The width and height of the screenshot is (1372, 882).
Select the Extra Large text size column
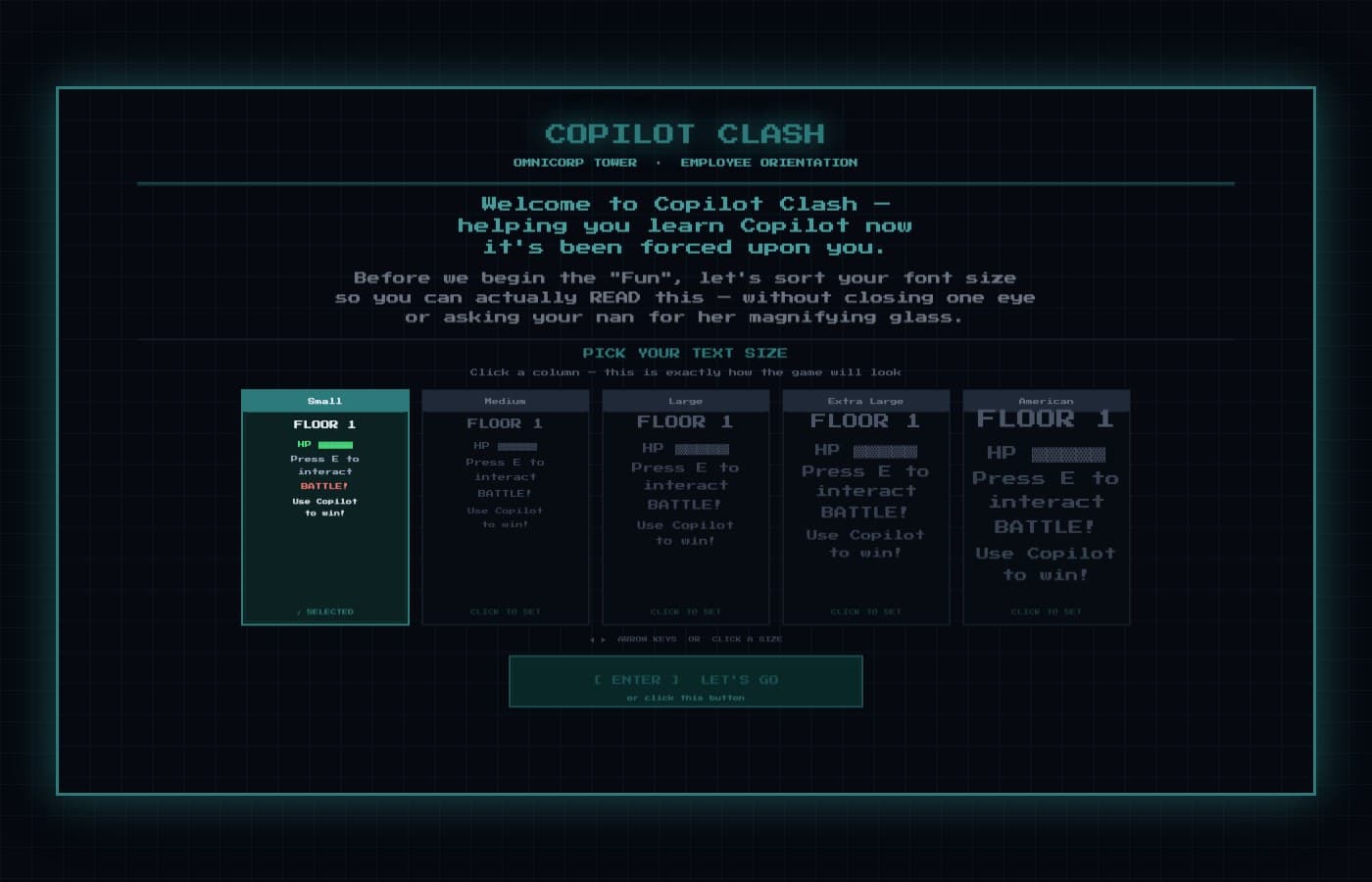pos(865,505)
